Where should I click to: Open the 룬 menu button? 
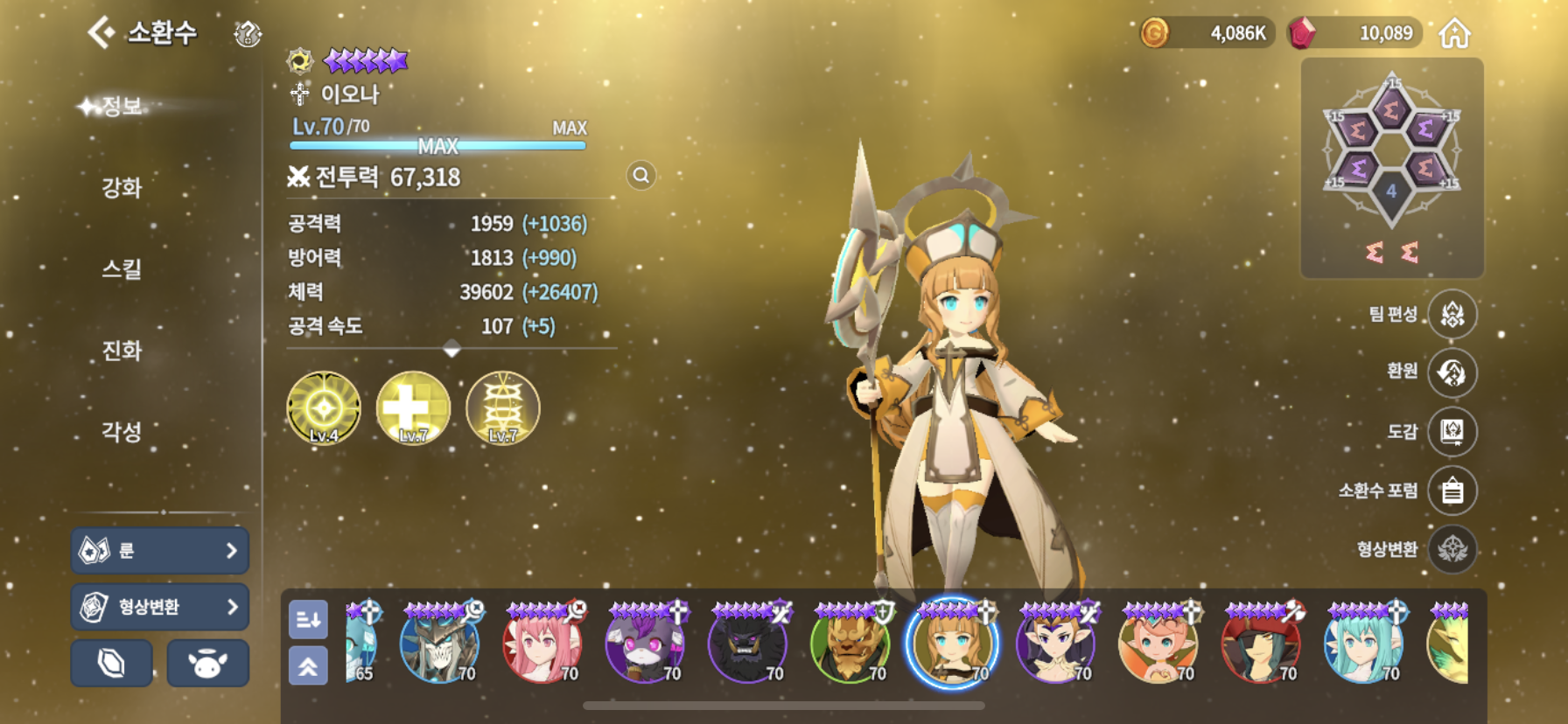159,551
